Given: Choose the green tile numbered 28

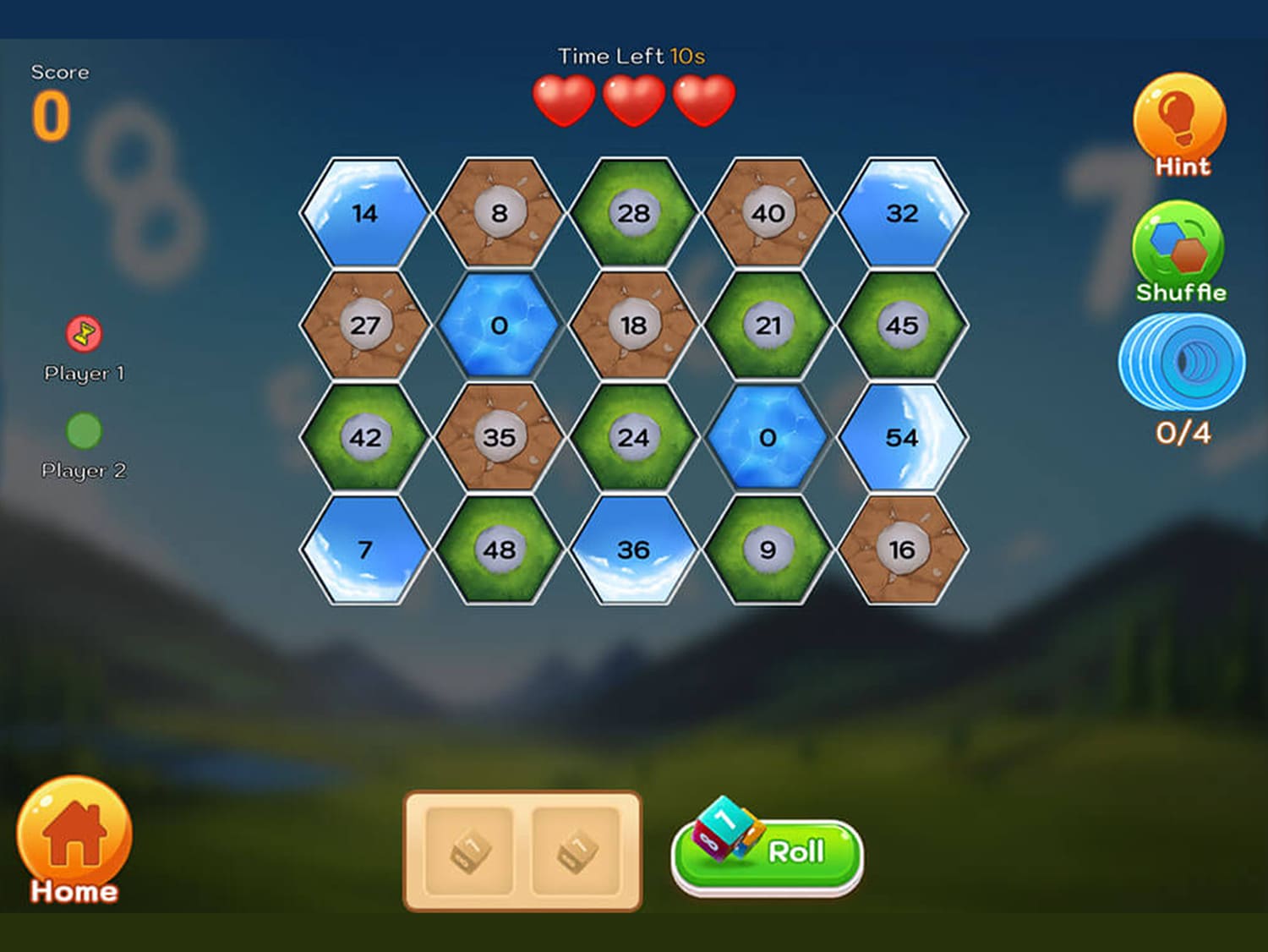Looking at the screenshot, I should pos(633,213).
